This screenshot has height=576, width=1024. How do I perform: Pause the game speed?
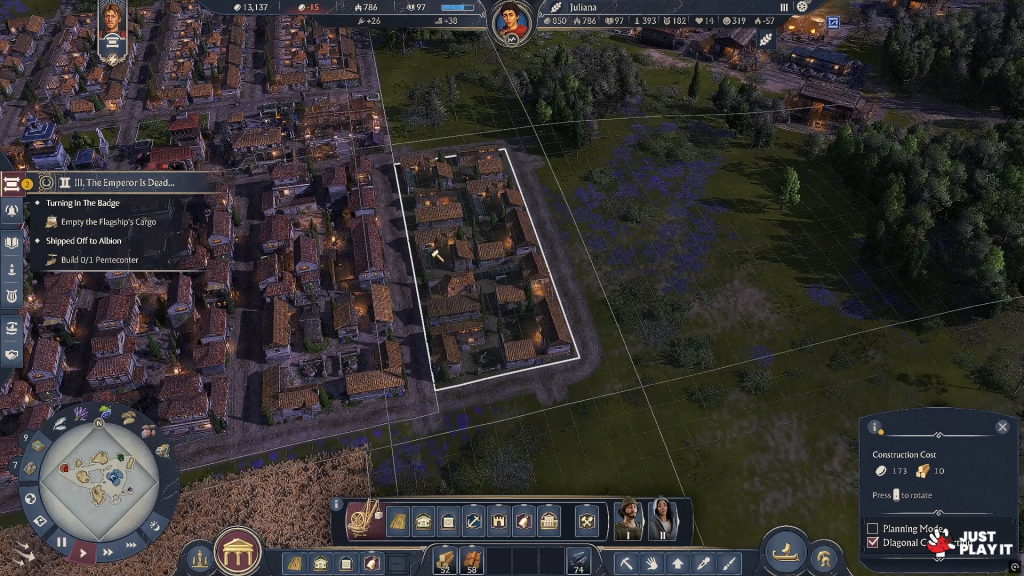(x=62, y=542)
